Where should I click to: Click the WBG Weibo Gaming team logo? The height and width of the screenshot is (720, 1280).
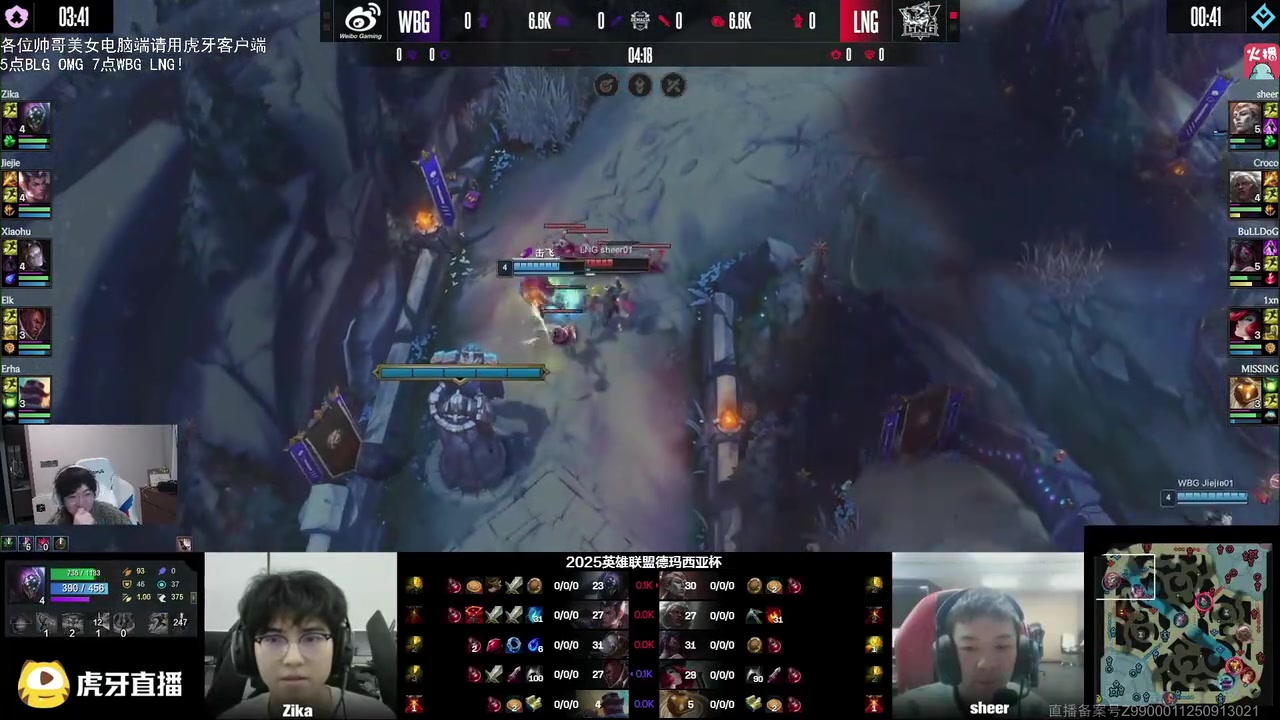pos(363,21)
